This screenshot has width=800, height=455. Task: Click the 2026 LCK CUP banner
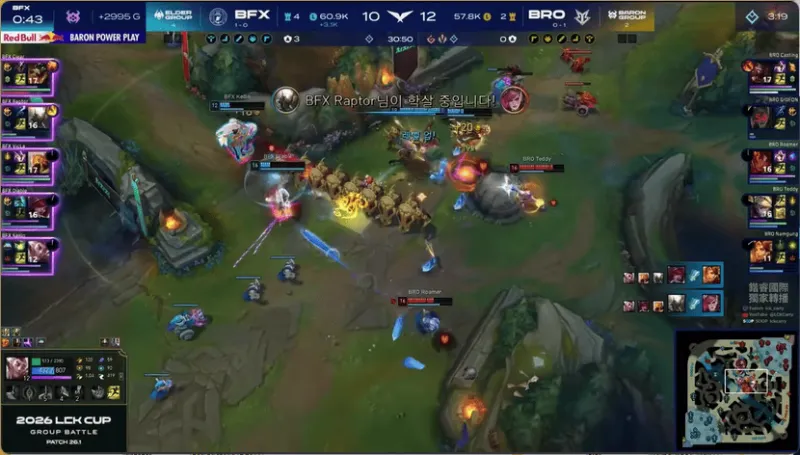click(x=62, y=426)
